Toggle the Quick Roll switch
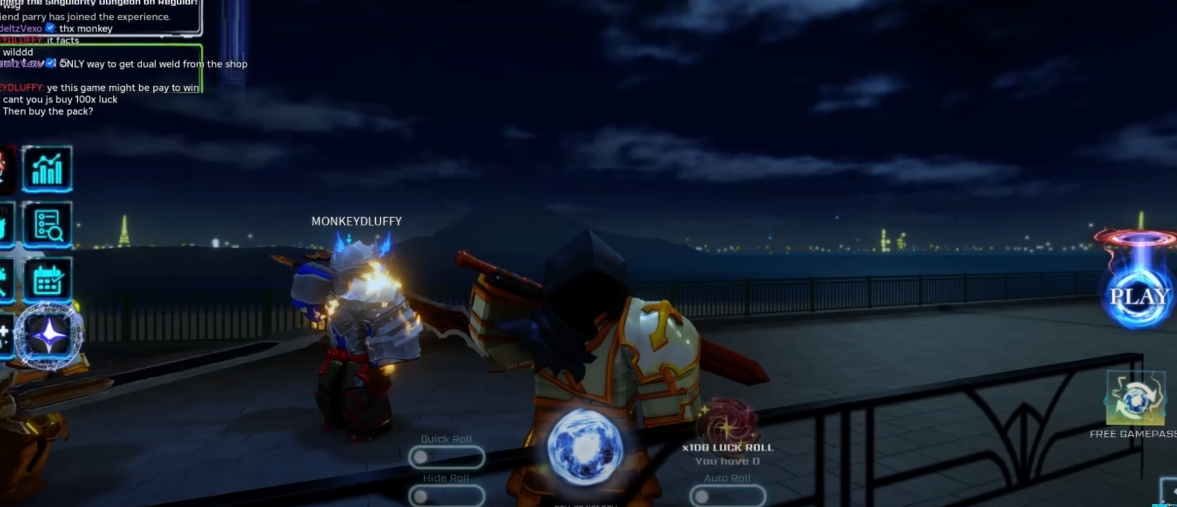1177x507 pixels. point(446,457)
